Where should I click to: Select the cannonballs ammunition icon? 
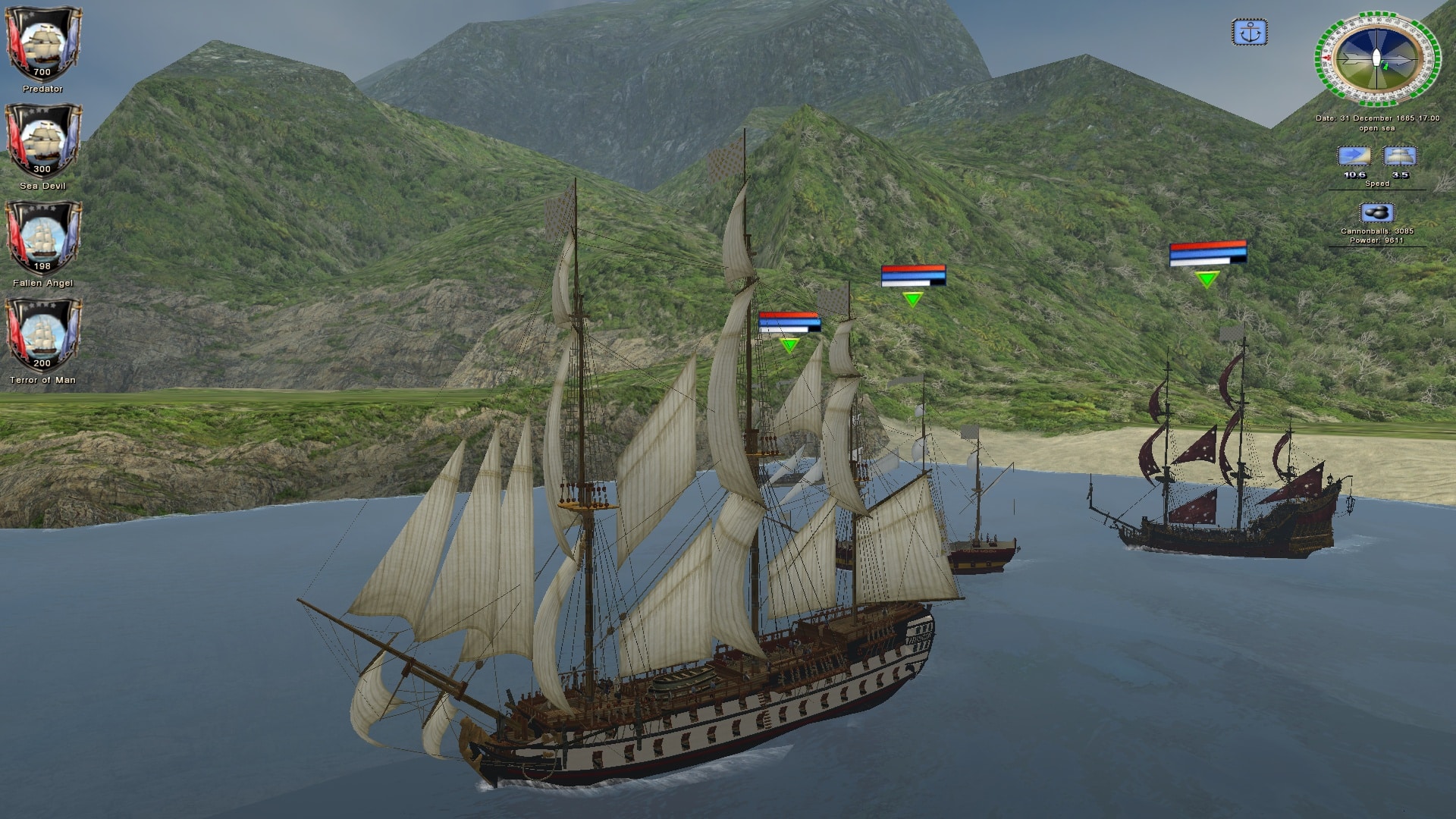pyautogui.click(x=1376, y=213)
